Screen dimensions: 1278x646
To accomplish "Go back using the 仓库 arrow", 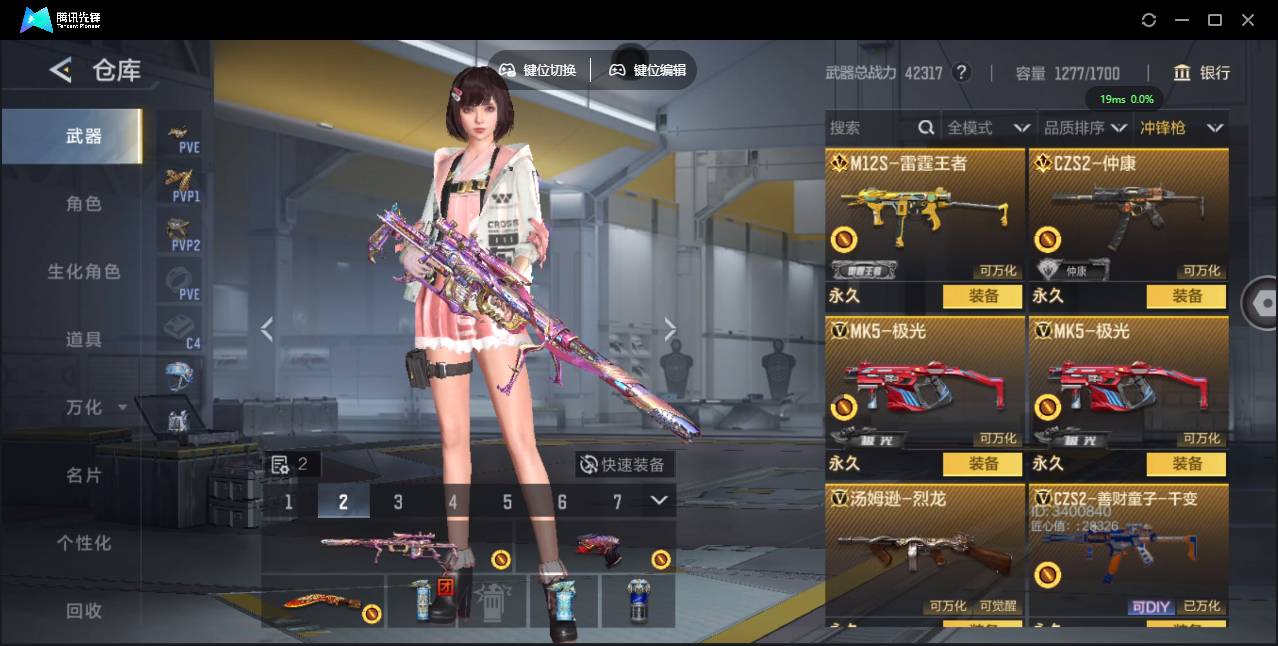I will click(61, 70).
